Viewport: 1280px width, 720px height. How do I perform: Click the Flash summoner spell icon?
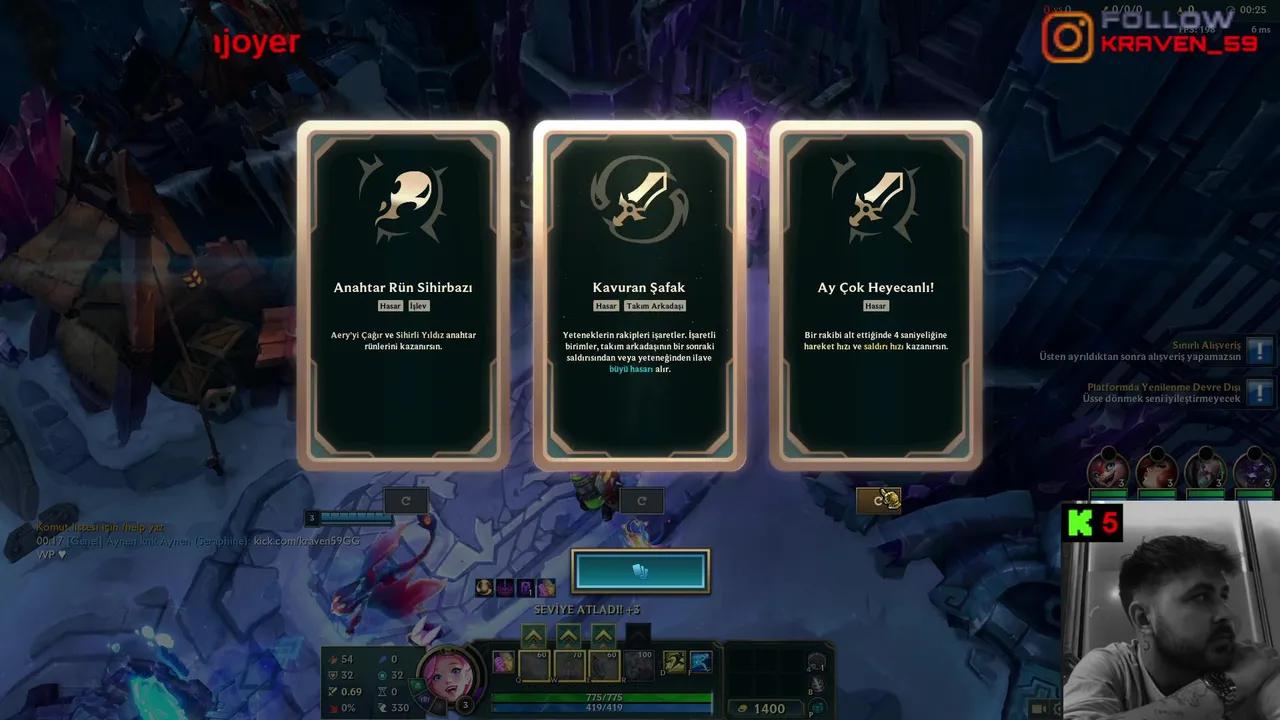699,662
